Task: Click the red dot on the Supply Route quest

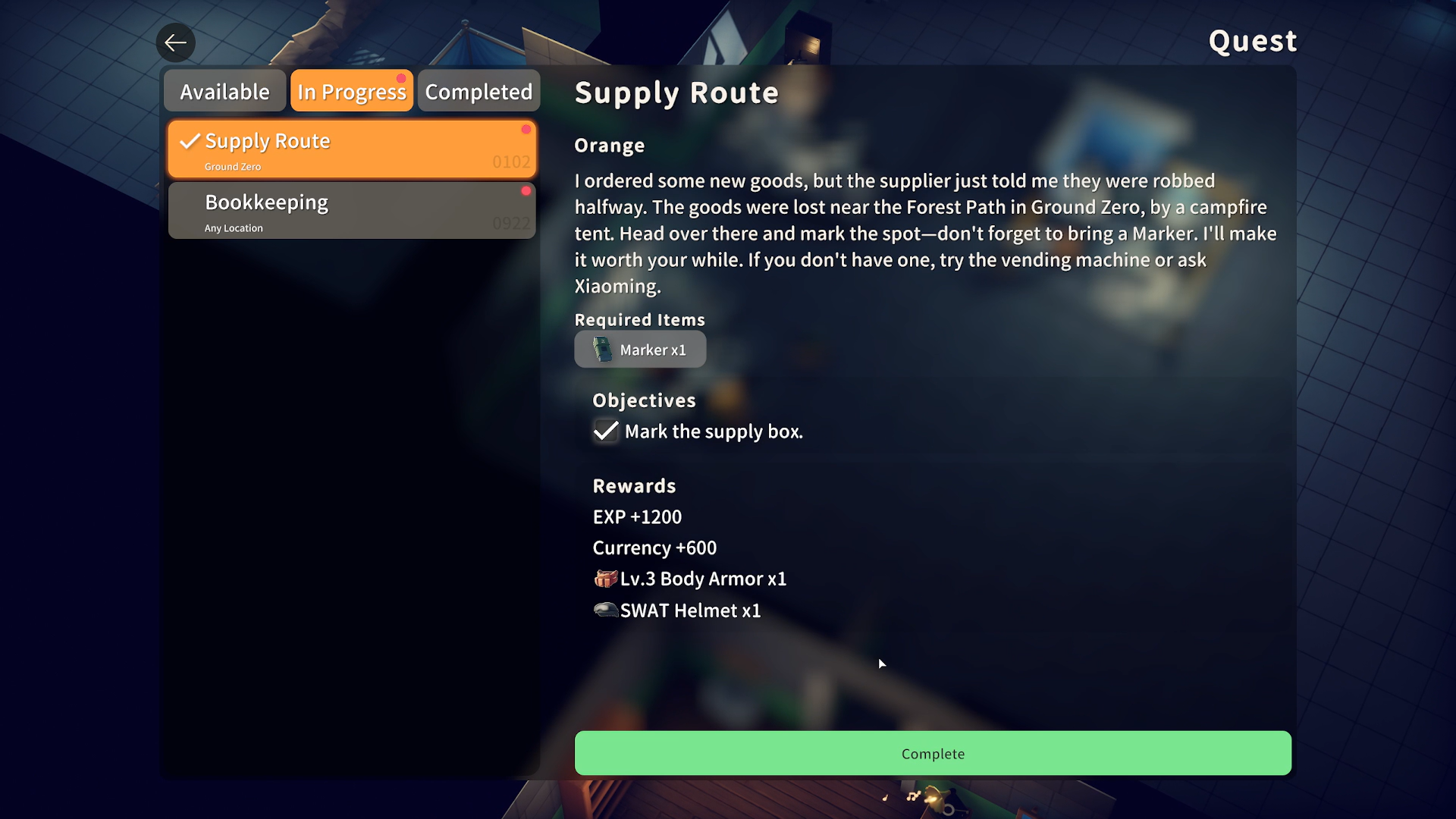Action: (x=528, y=130)
